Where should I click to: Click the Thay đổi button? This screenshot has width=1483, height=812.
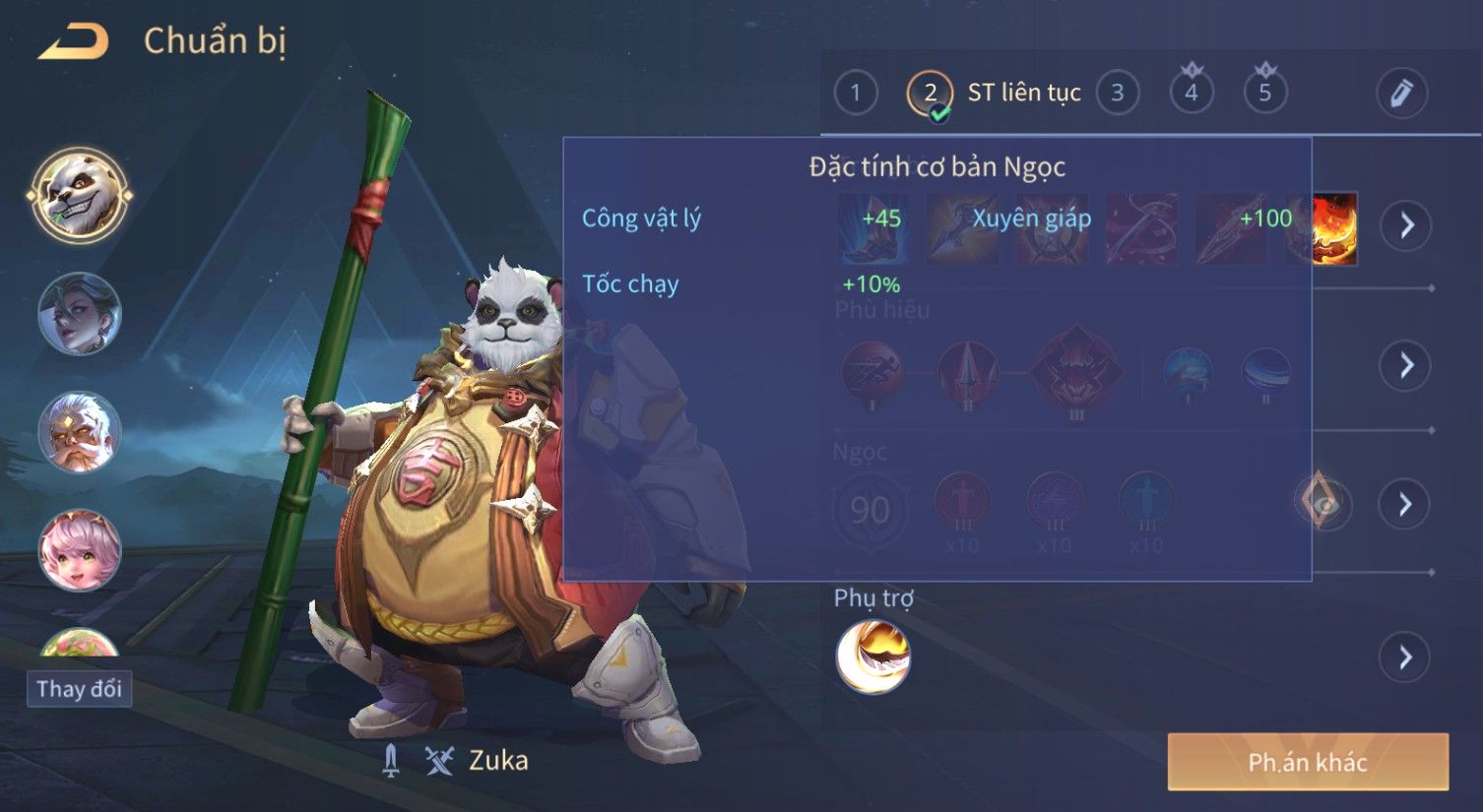coord(79,689)
